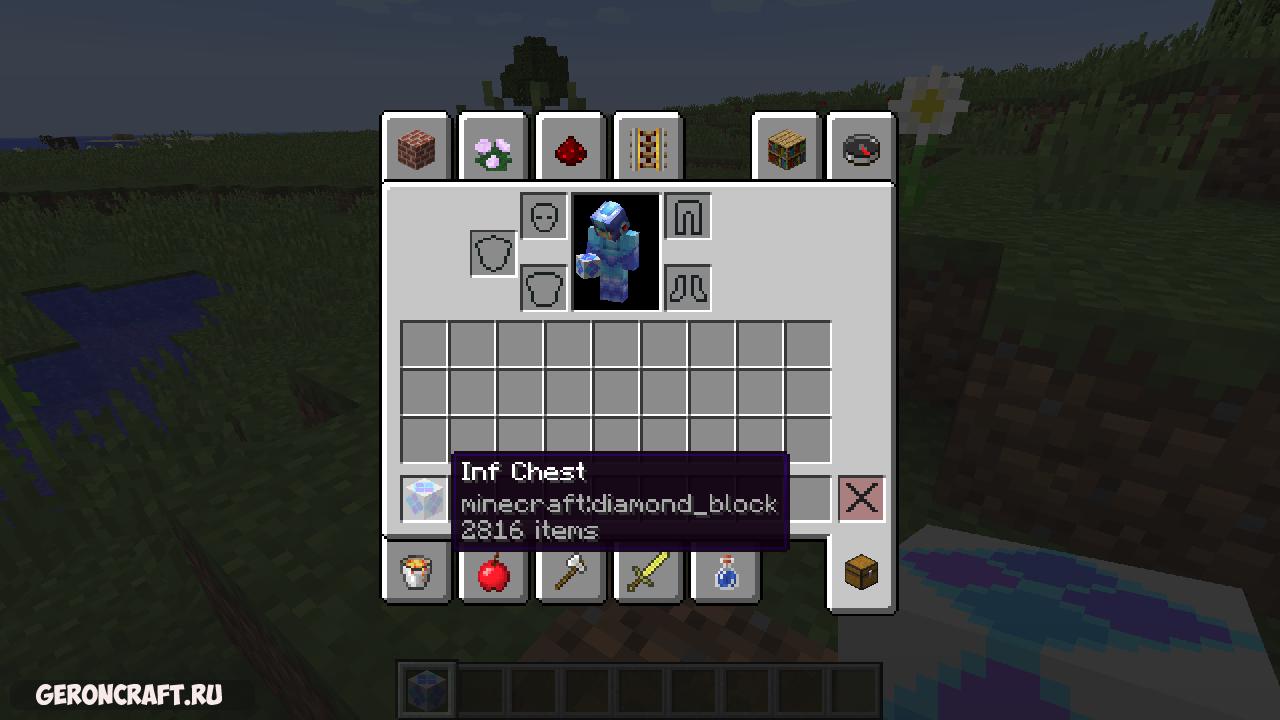Select the empty helmet armor slot
This screenshot has height=720, width=1280.
pyautogui.click(x=544, y=217)
